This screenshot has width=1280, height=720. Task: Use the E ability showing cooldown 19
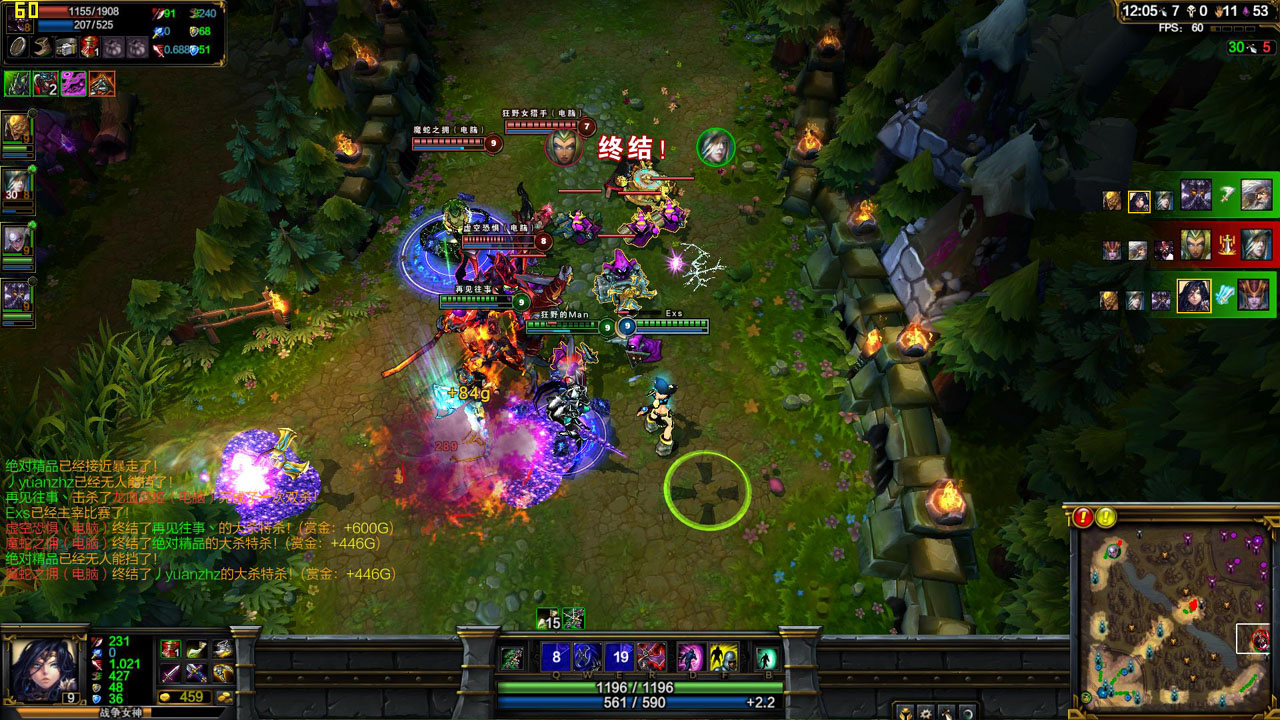point(620,657)
